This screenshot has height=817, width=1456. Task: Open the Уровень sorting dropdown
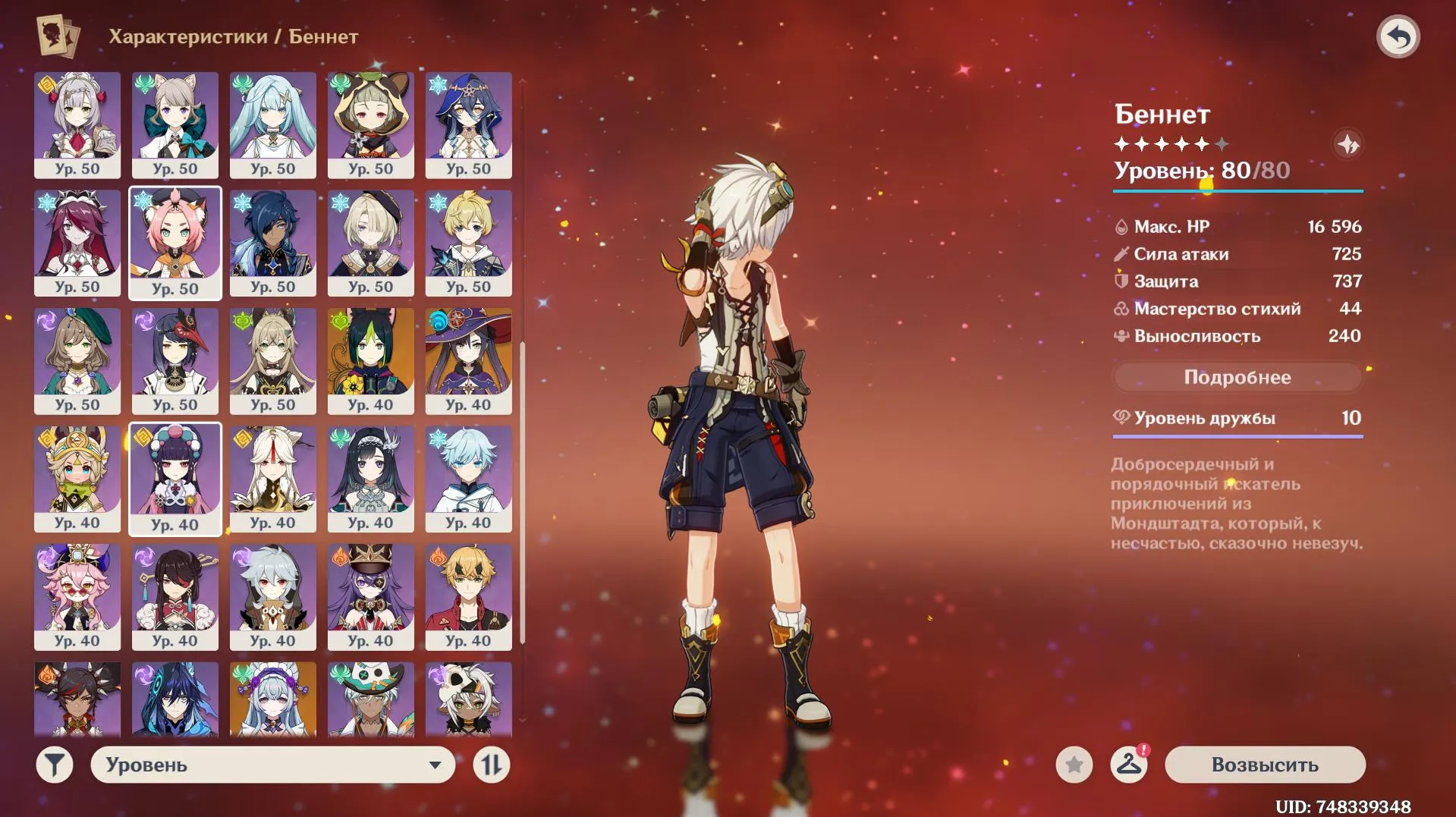coord(272,765)
